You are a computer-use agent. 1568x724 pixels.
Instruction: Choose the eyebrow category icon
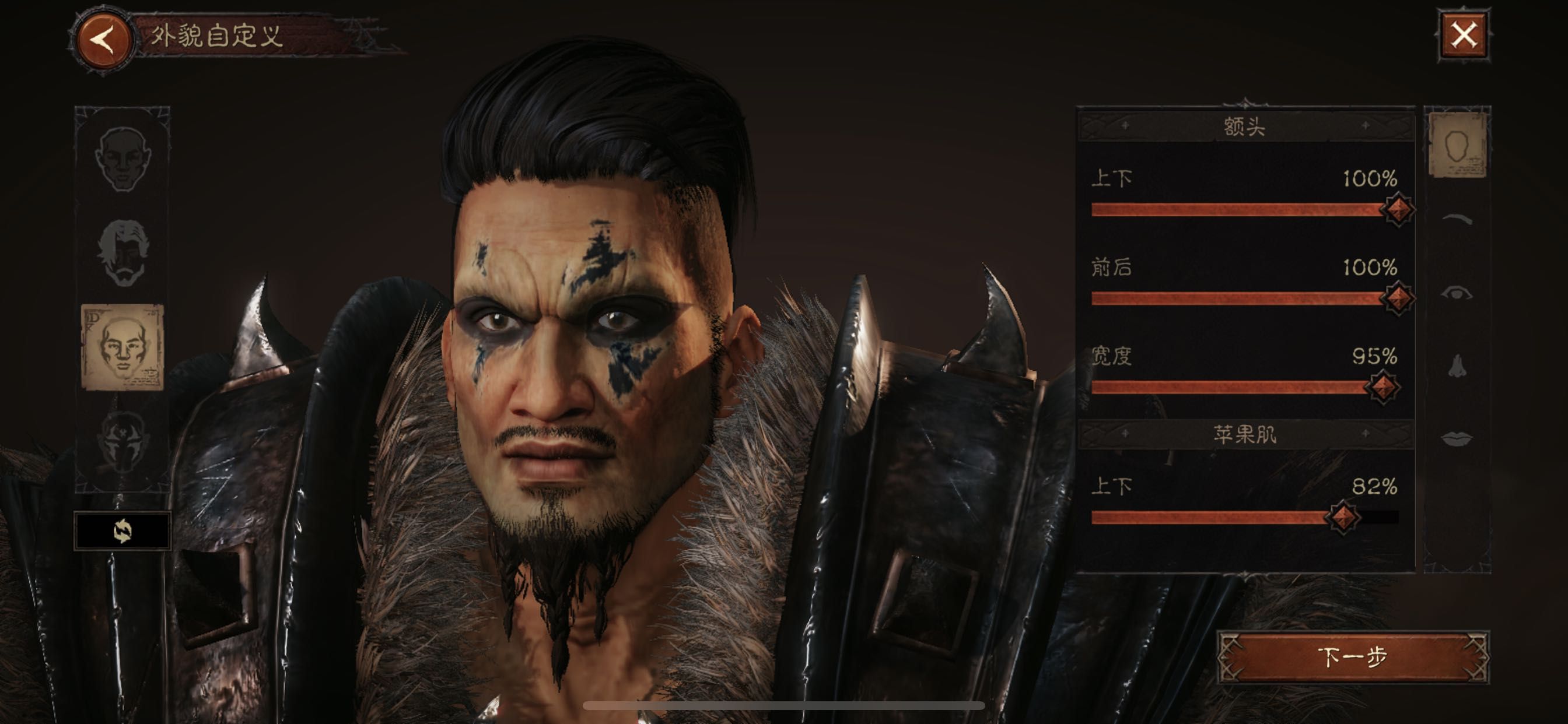click(x=1457, y=220)
